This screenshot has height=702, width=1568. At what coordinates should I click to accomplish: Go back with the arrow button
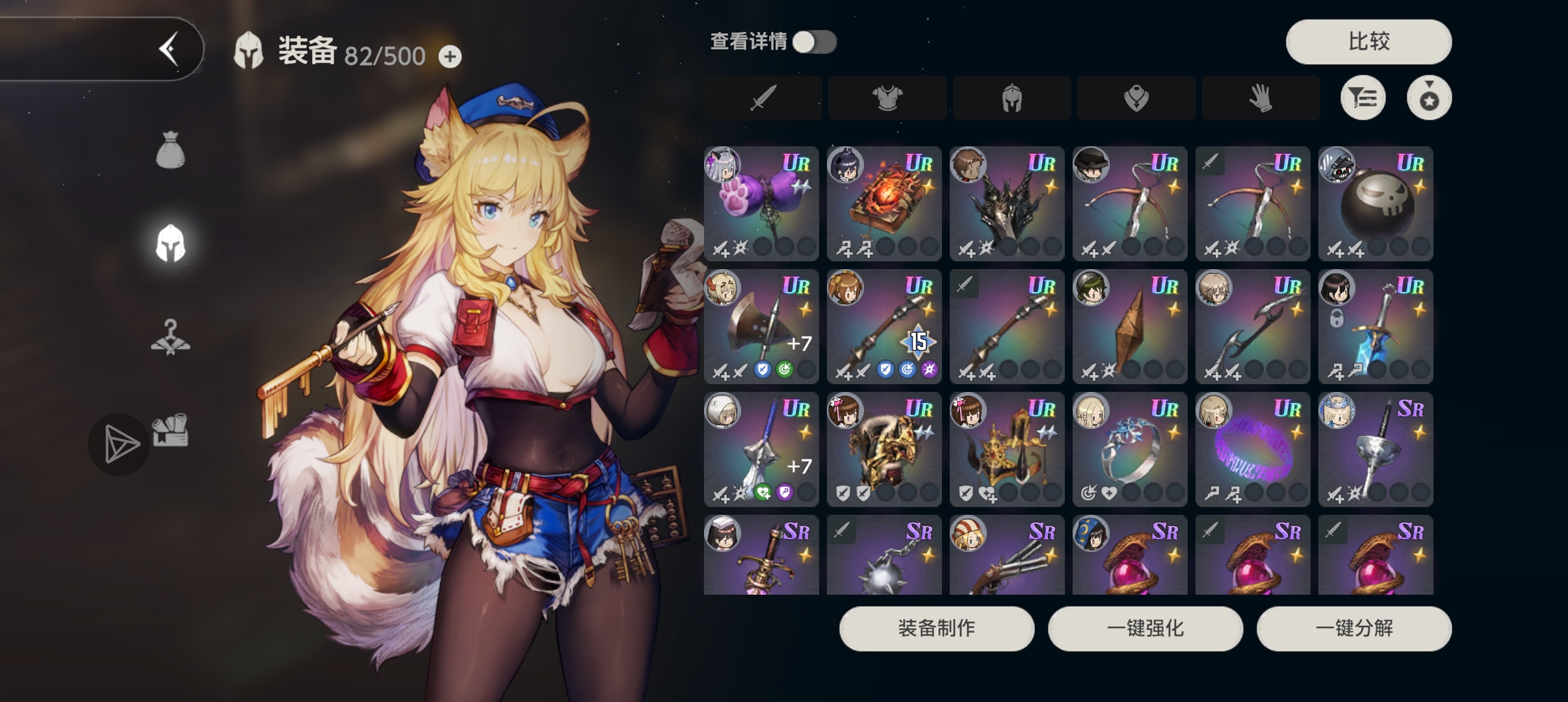tap(169, 49)
